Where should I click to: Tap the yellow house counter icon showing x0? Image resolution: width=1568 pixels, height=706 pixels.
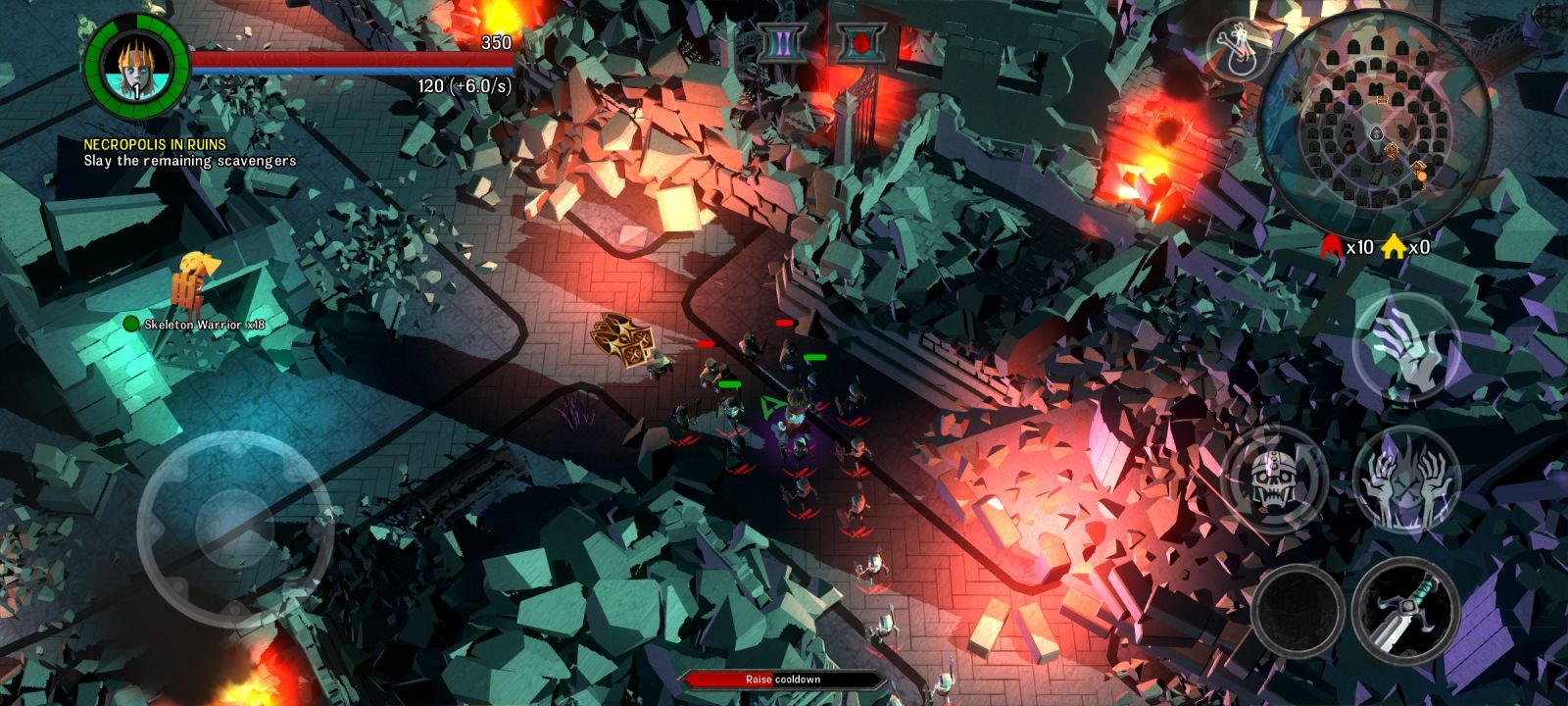(1396, 246)
